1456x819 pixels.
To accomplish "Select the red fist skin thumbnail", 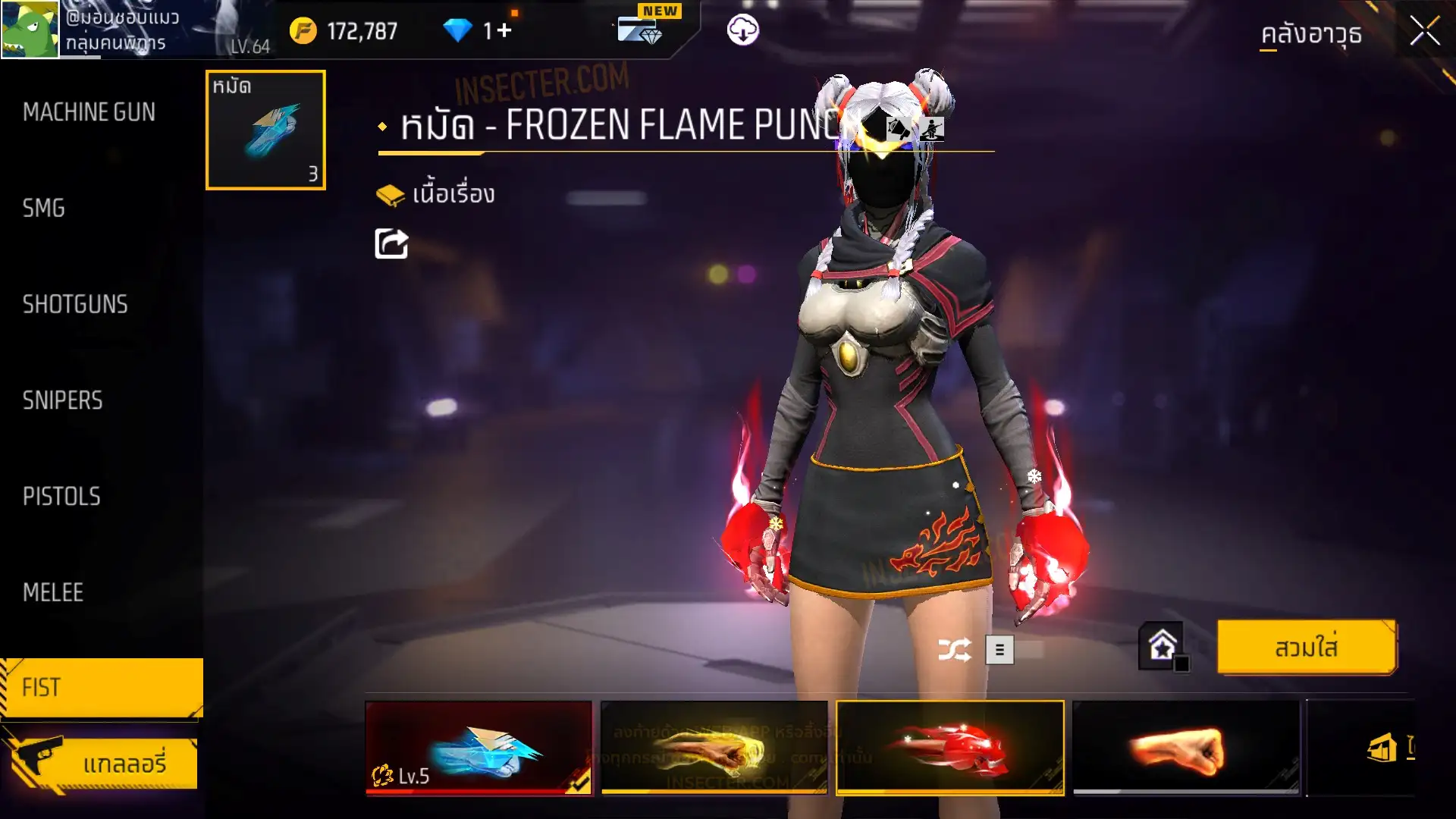I will tap(949, 748).
